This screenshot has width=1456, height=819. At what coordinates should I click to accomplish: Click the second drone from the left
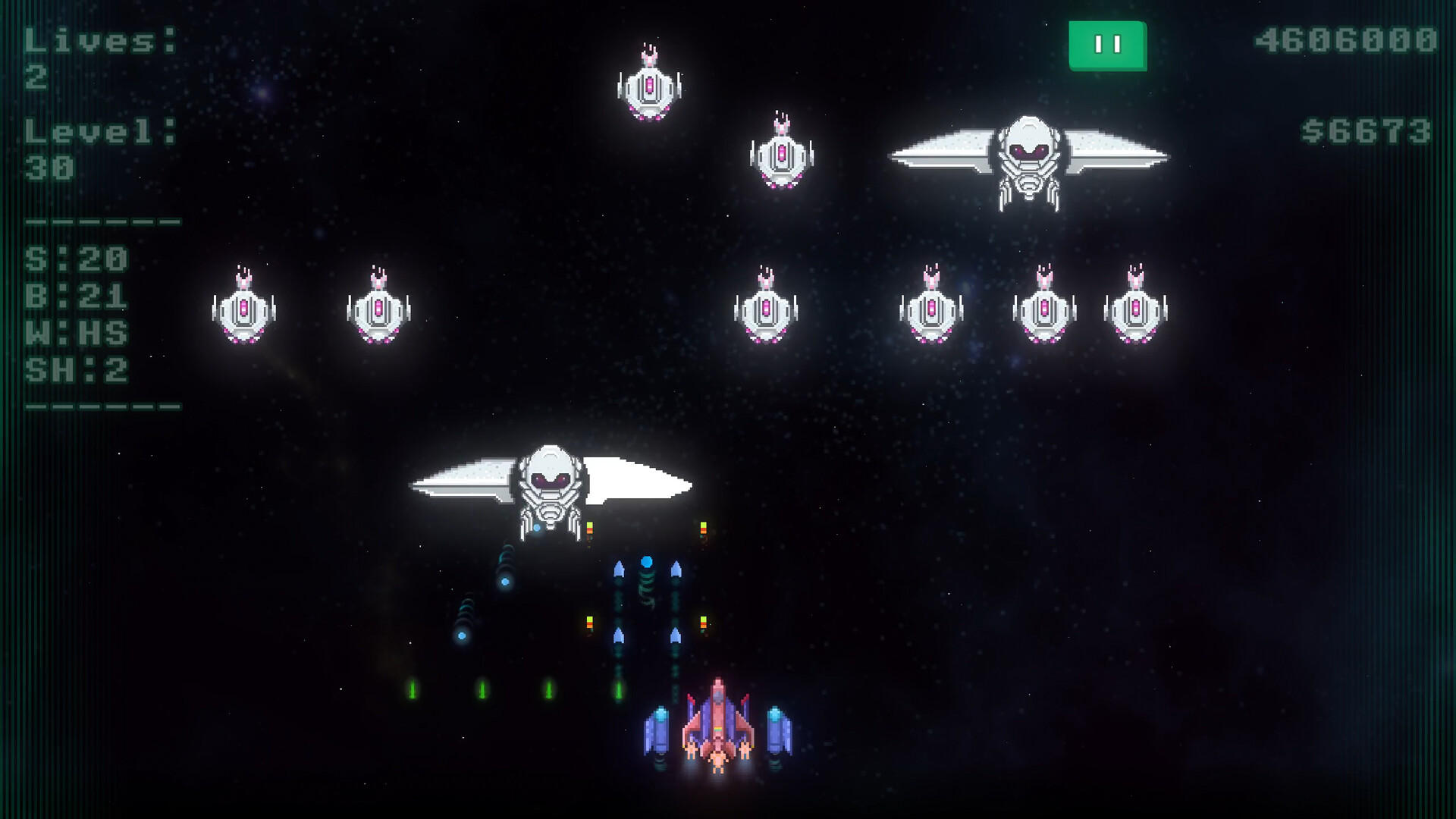(x=379, y=309)
